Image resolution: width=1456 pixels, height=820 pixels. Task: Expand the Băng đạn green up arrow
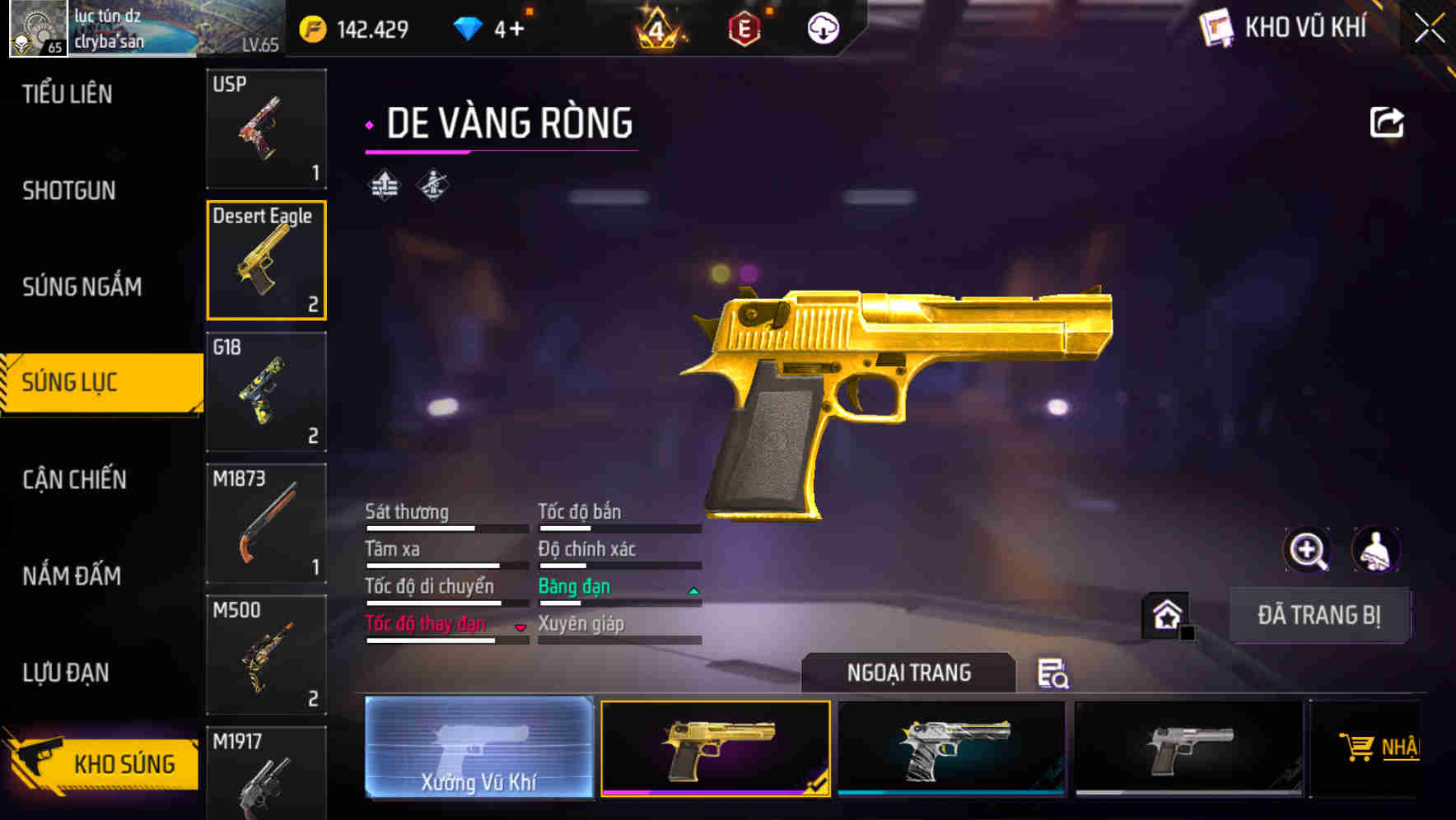692,589
